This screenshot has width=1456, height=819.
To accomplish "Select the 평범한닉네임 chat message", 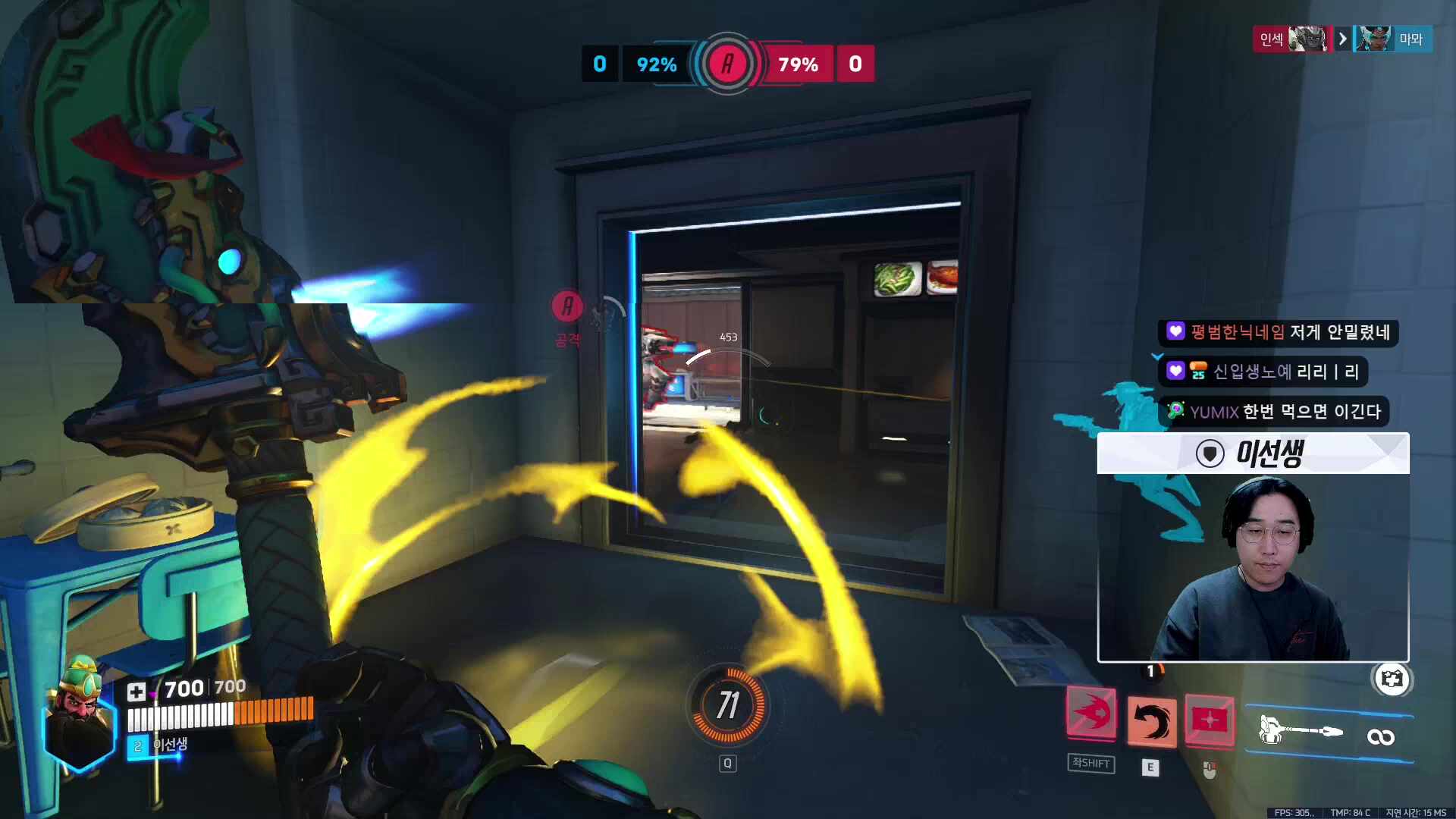I will click(1279, 332).
